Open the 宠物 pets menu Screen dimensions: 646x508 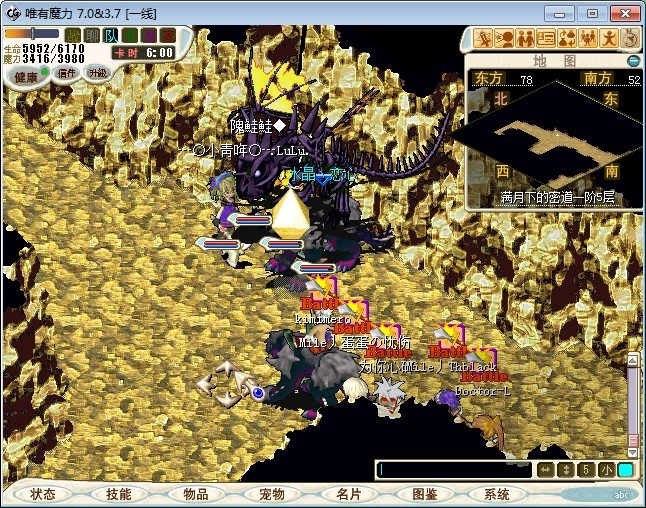point(271,494)
